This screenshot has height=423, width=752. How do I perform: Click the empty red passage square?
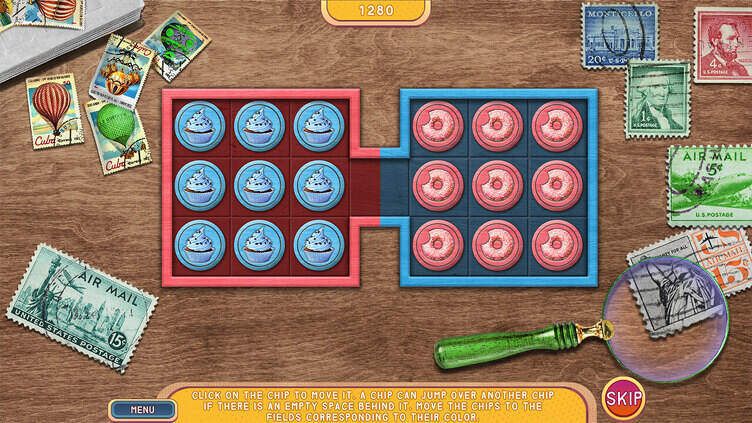(366, 187)
